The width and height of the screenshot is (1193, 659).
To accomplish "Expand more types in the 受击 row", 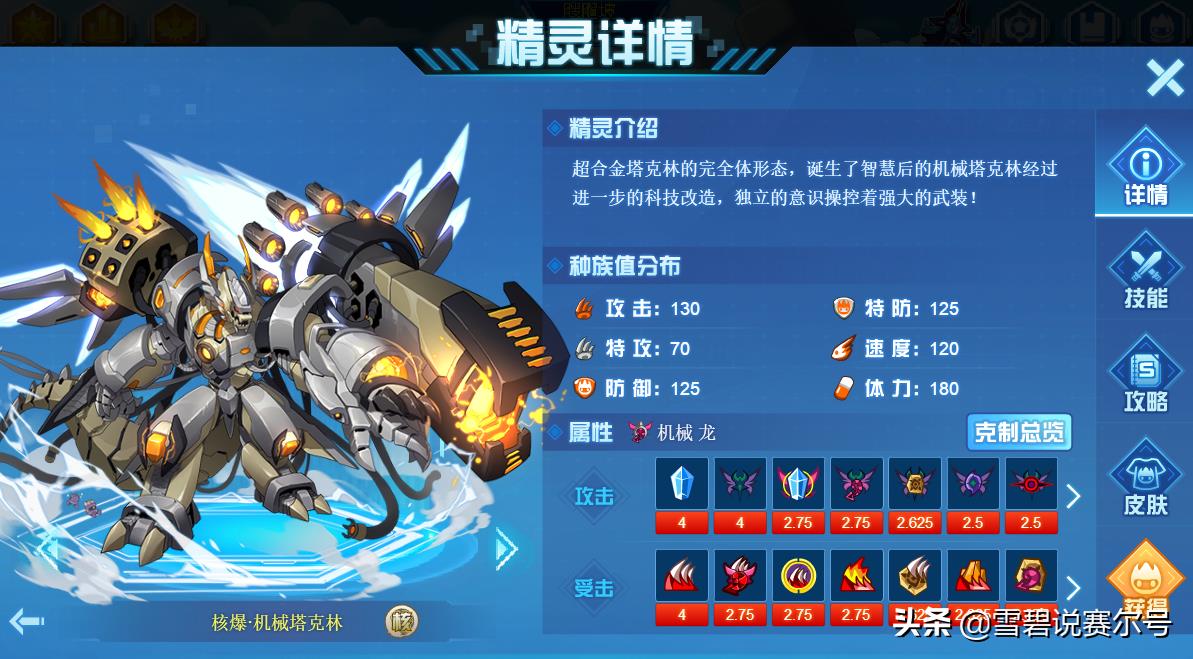I will [x=1073, y=588].
